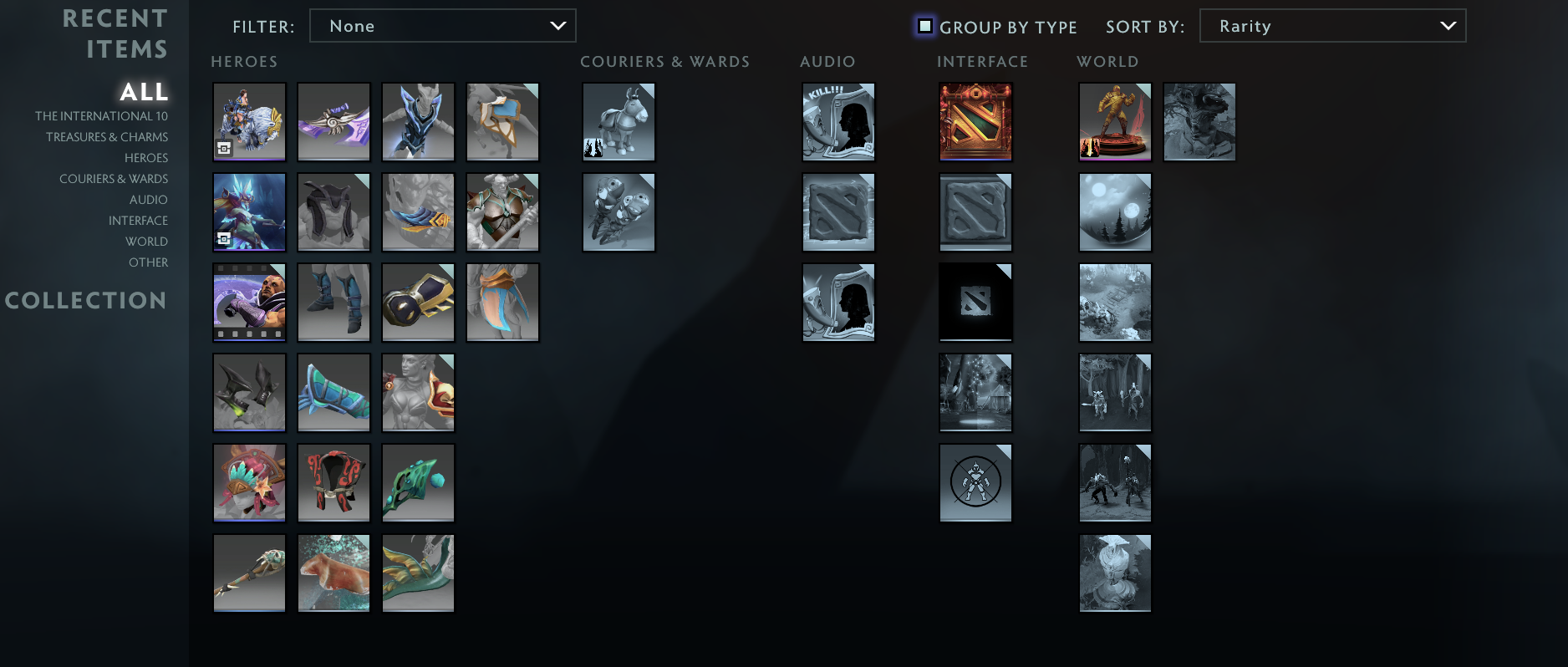Select the red sea creature item
The image size is (1568, 667).
333,573
